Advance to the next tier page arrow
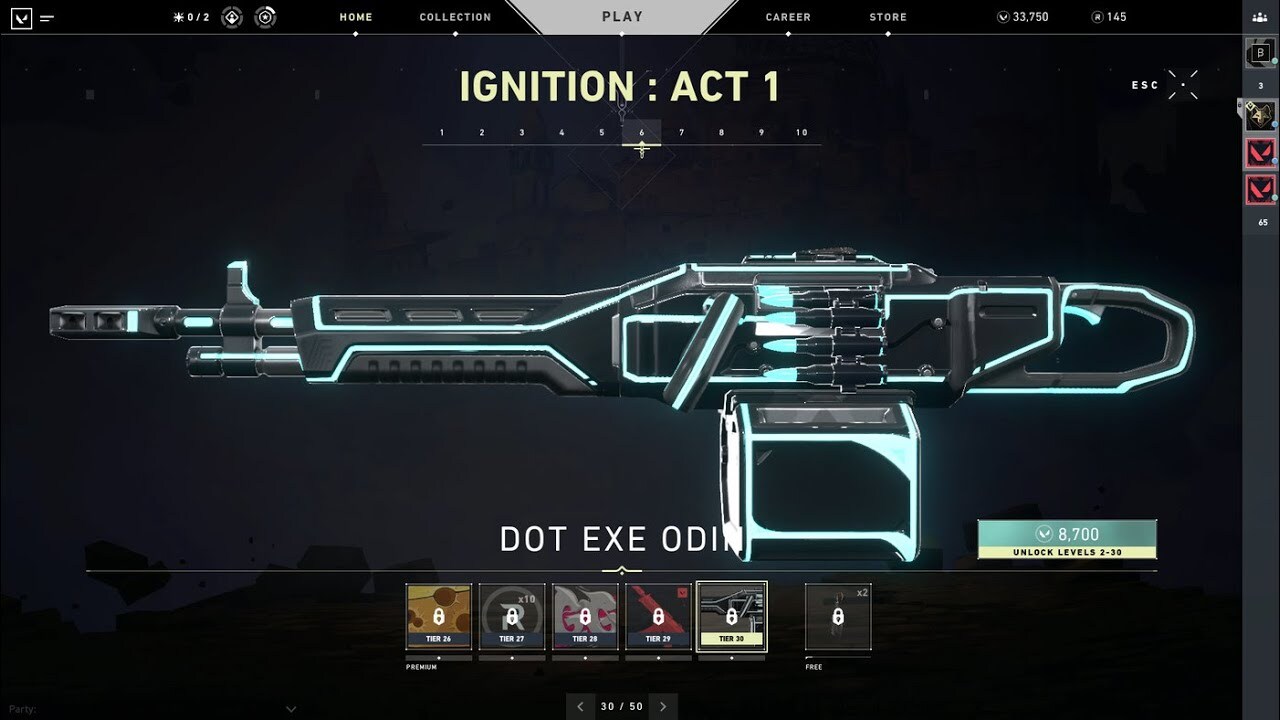Image resolution: width=1280 pixels, height=720 pixels. [x=663, y=706]
